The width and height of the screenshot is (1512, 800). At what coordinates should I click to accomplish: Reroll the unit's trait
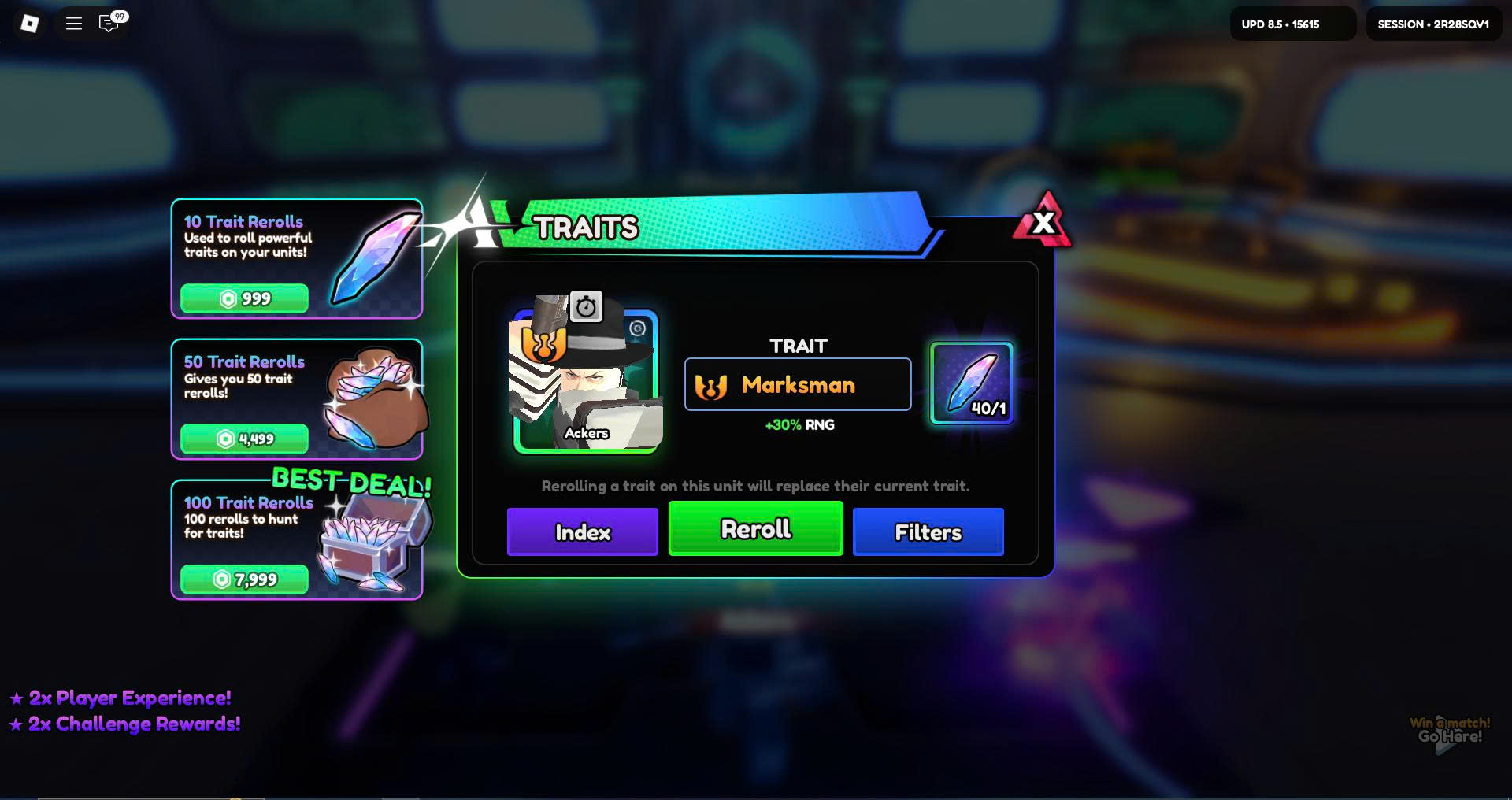coord(755,529)
